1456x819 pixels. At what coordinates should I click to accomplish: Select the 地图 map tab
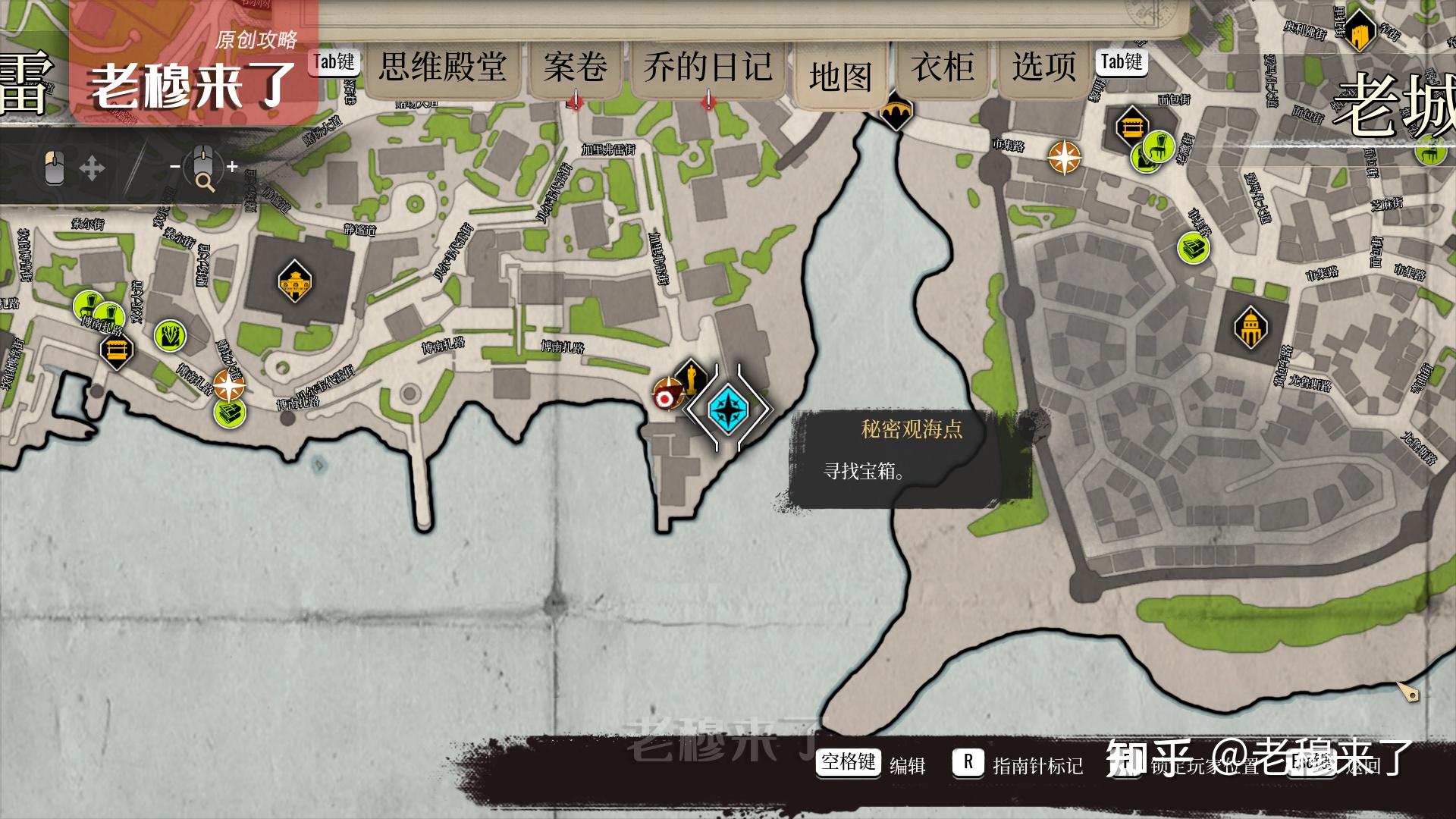(x=840, y=77)
